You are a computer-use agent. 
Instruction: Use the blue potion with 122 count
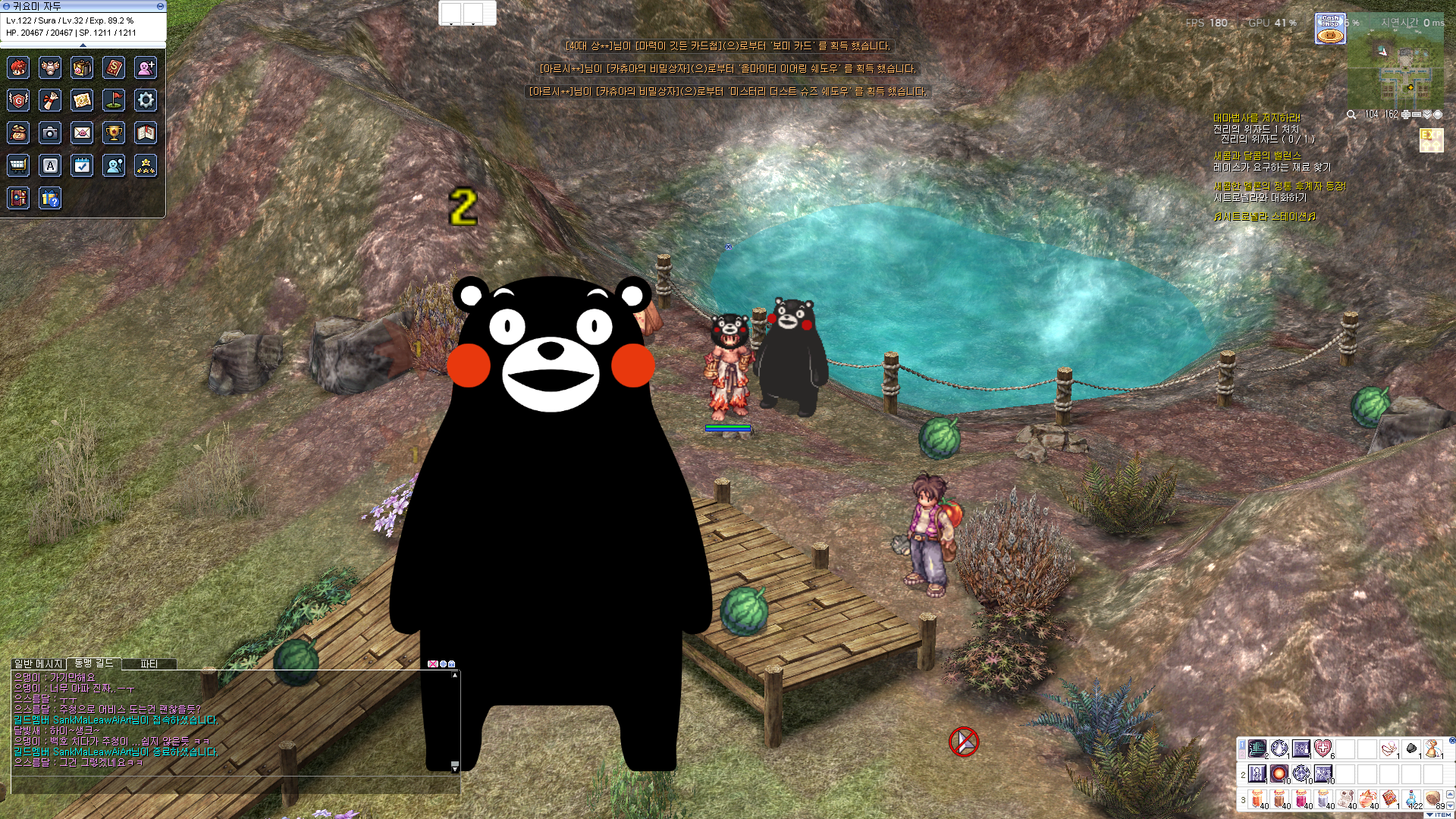(1412, 799)
